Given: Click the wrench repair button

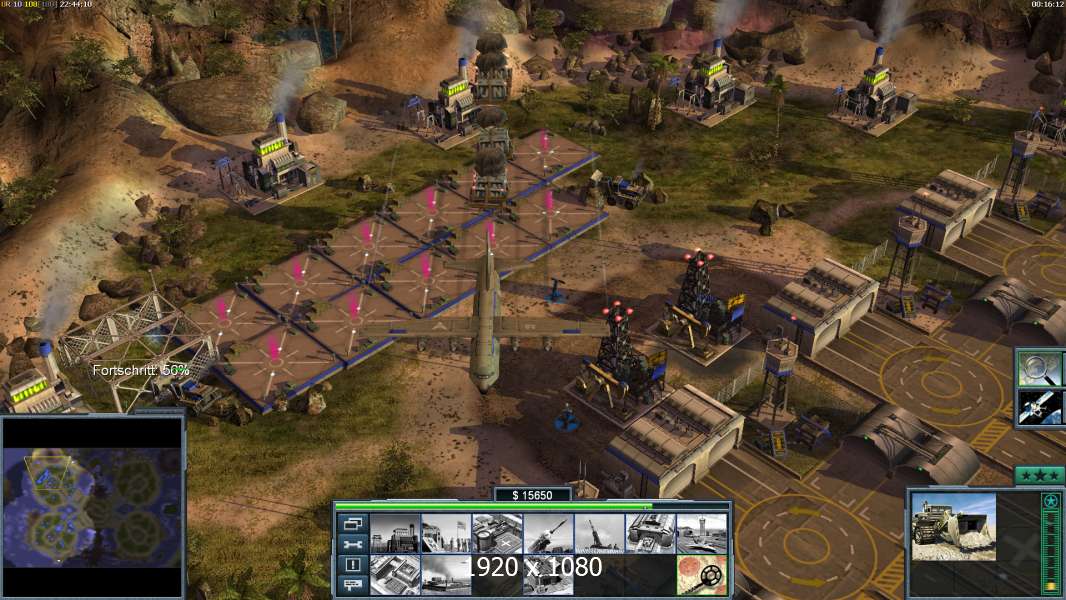Looking at the screenshot, I should pos(352,545).
